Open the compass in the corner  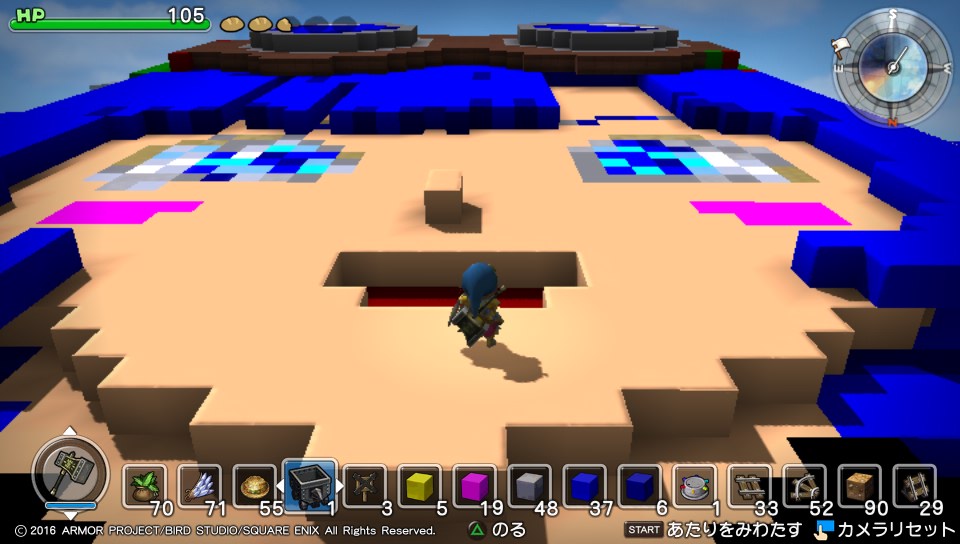coord(892,64)
